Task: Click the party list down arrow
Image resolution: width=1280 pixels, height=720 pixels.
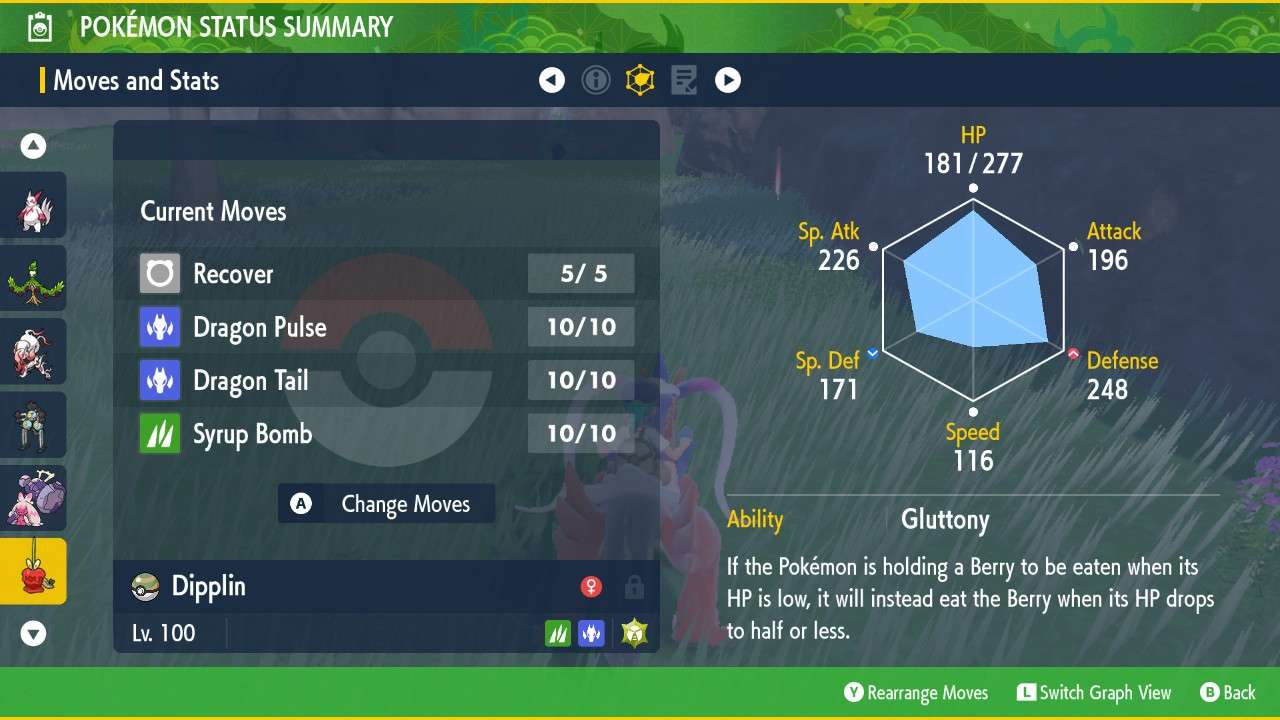Action: click(x=34, y=633)
